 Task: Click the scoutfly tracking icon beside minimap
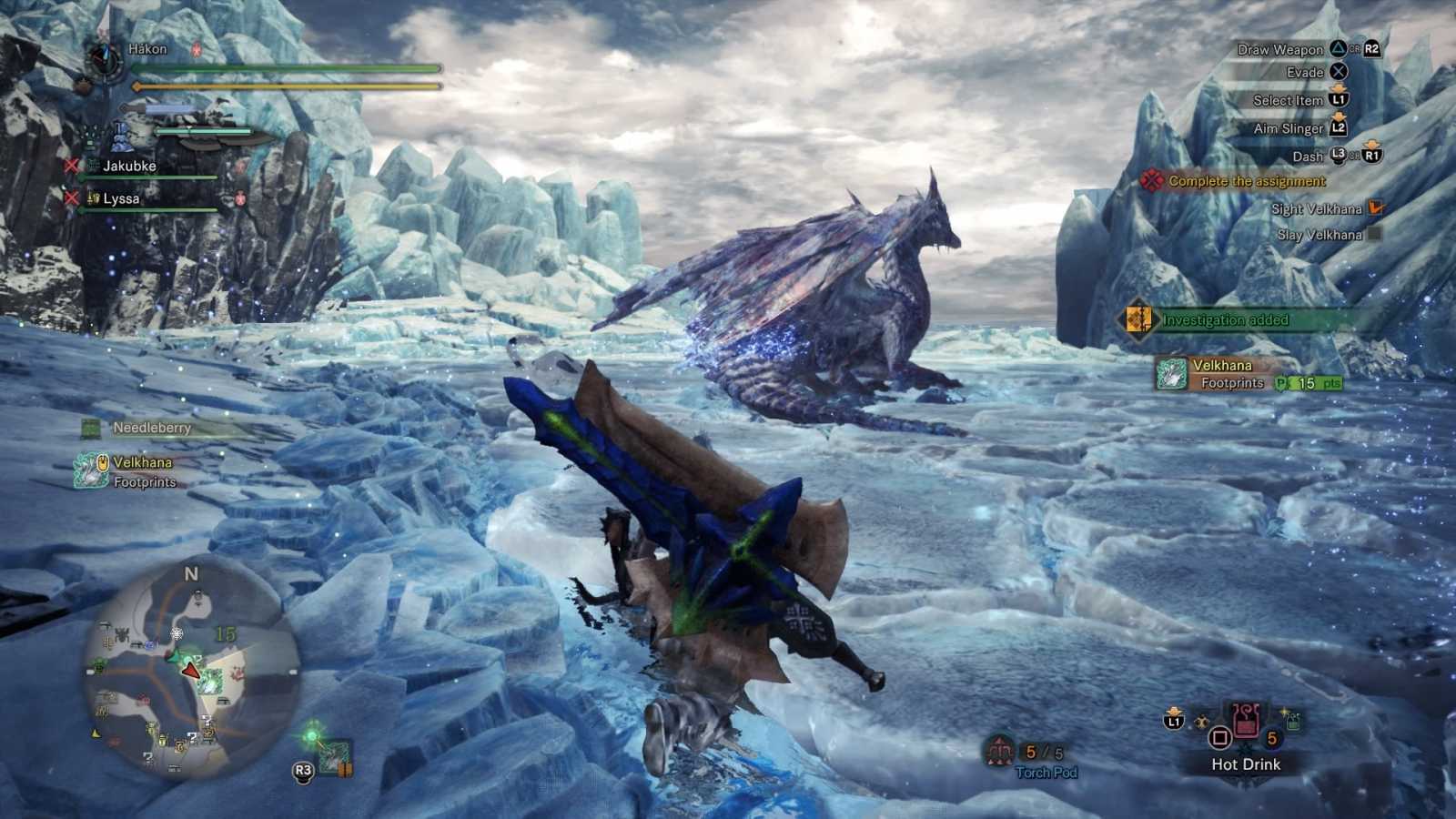[333, 755]
